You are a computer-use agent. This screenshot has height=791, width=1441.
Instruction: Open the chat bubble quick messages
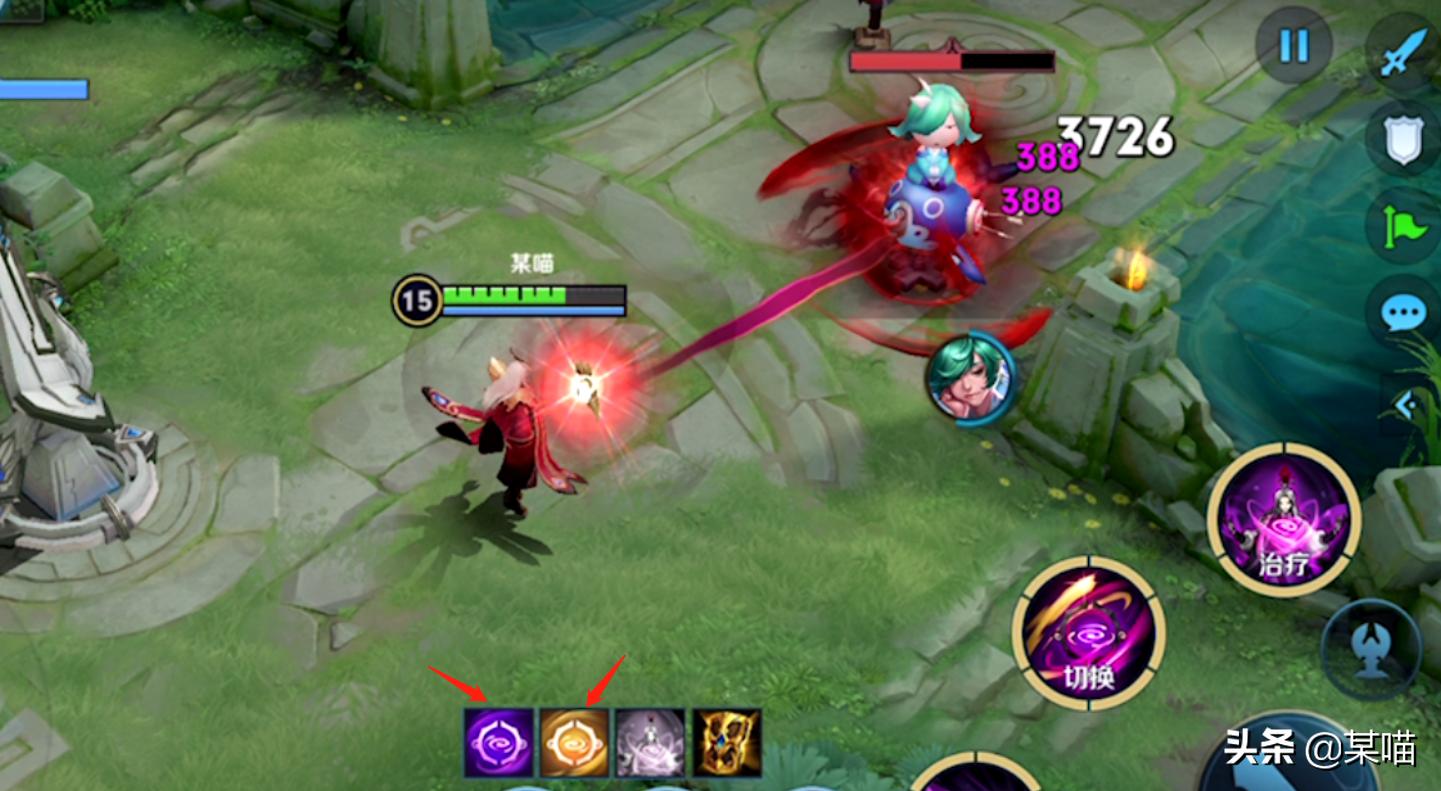[1404, 313]
